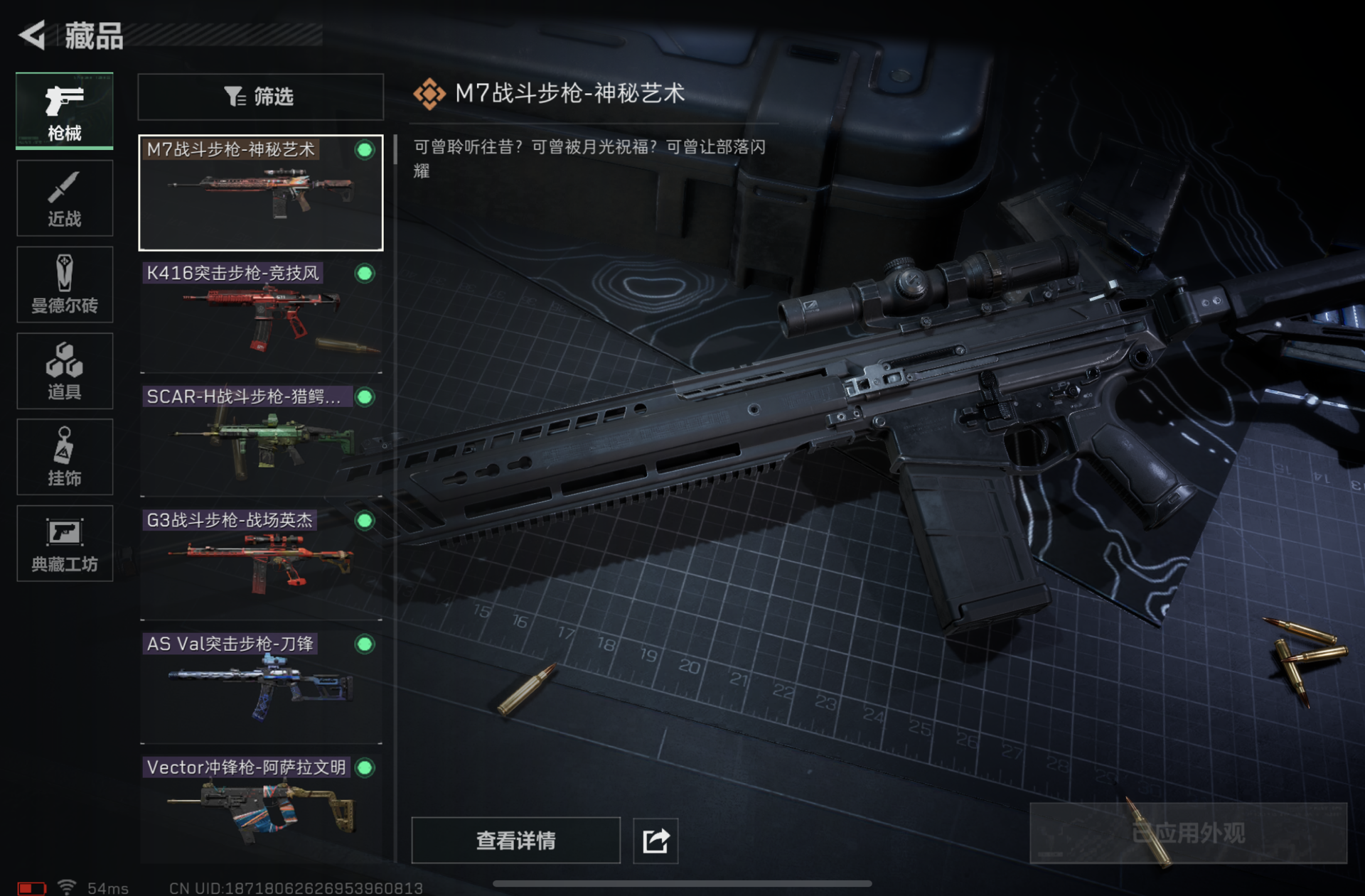Screen dimensions: 1365x896
Task: Share the skin with the share icon
Action: coord(655,841)
